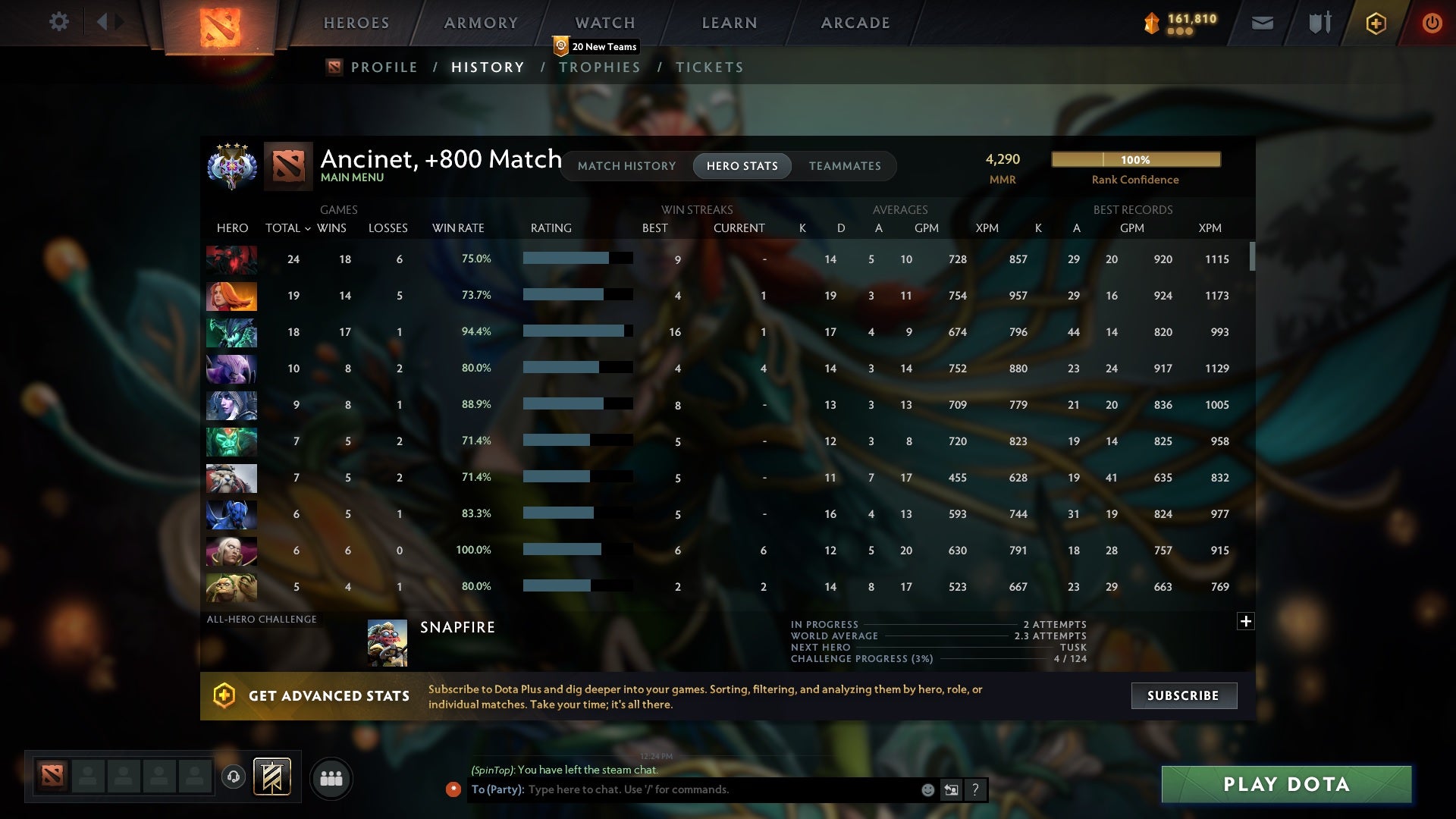Expand the All-Hero Challenge plus control
Viewport: 1456px width, 819px height.
[x=1246, y=621]
